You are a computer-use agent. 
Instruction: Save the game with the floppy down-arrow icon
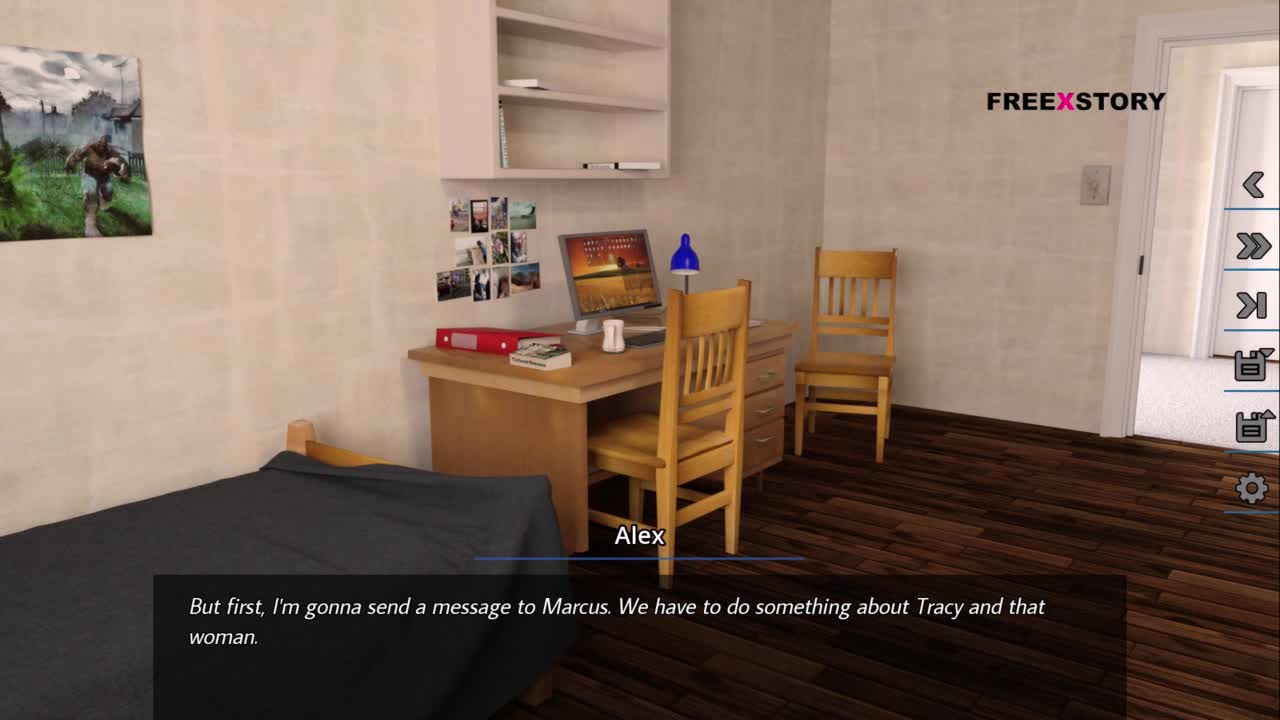click(1252, 365)
